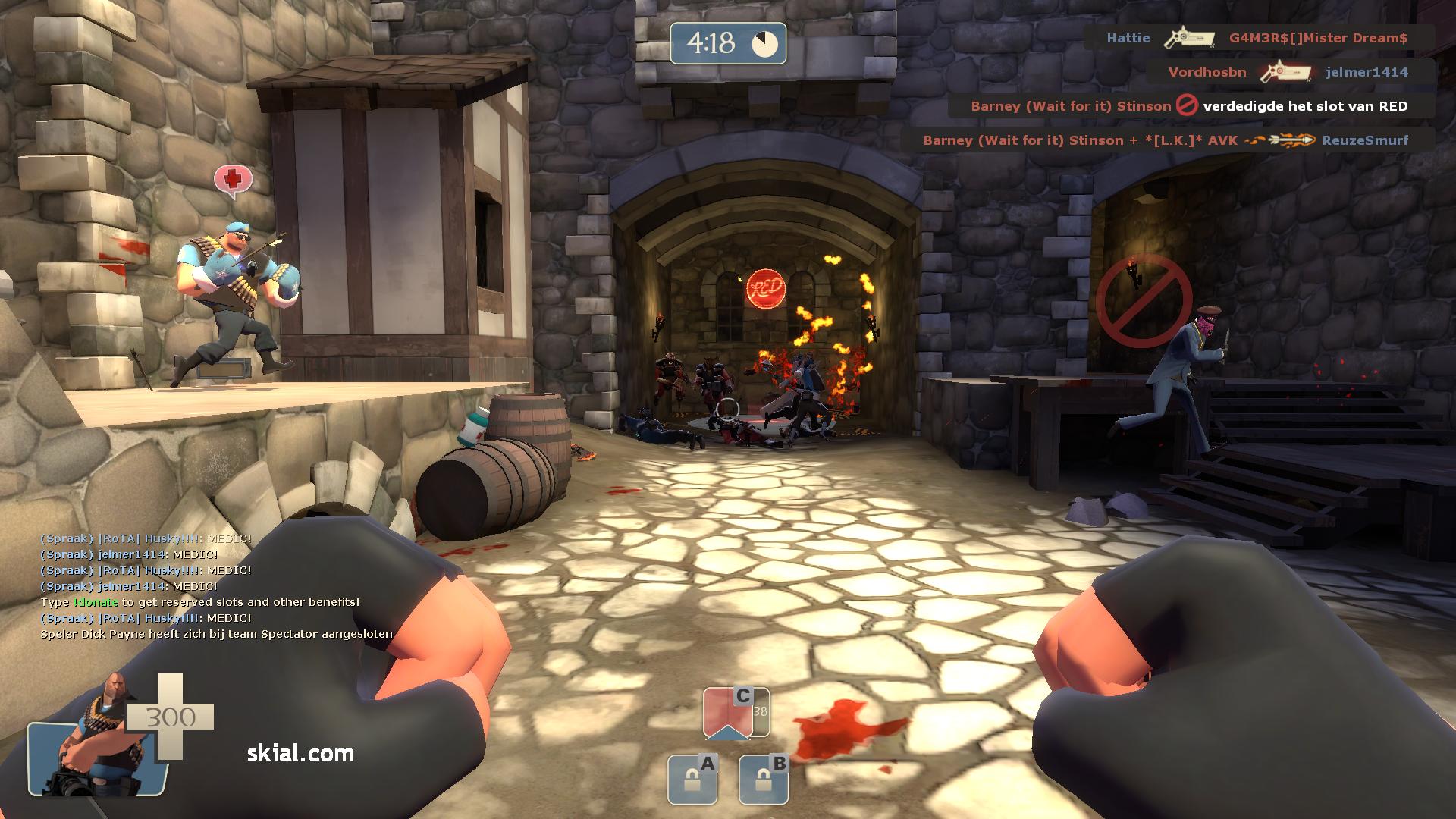
Task: Click the RED defense notice in kill feed
Action: point(1190,106)
